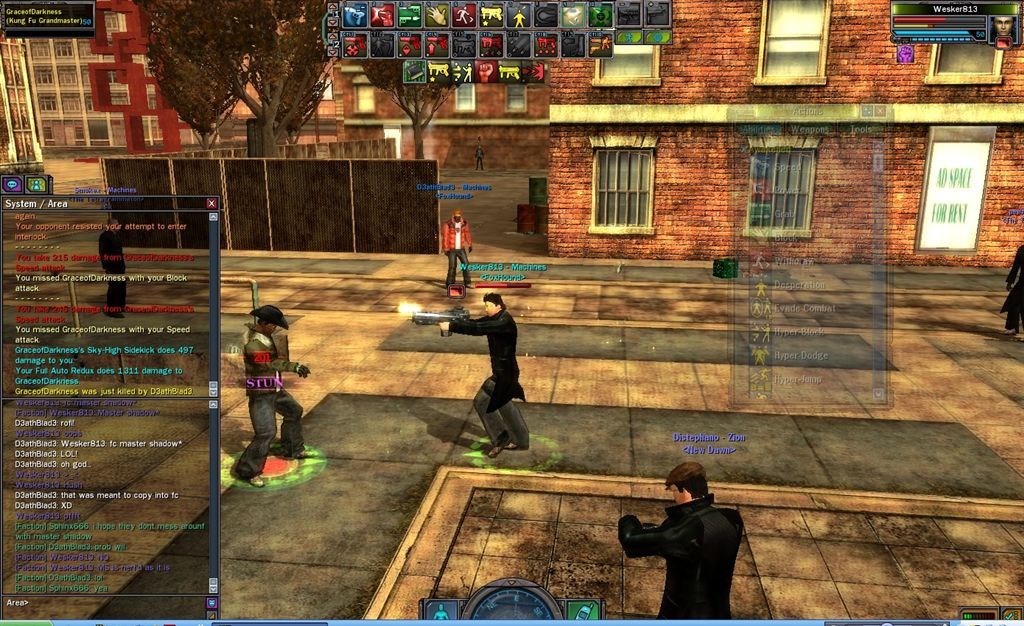Switch to the Tools tab in Actions
Screen dimensions: 1024x626
(x=860, y=129)
